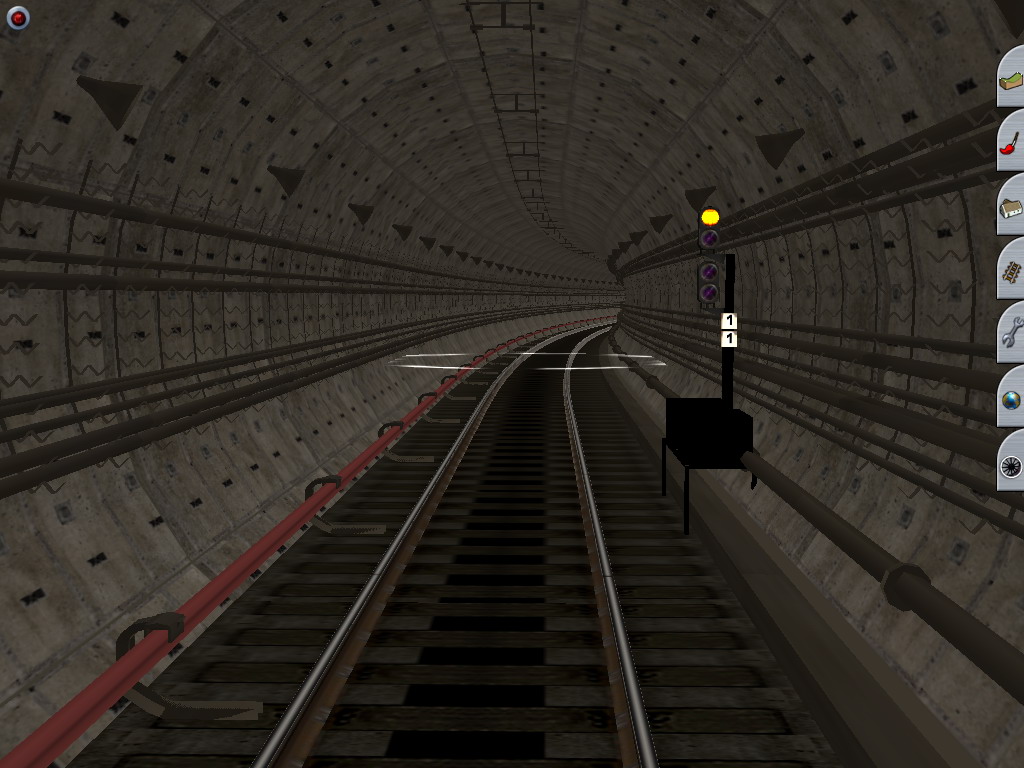Screen dimensions: 1024x768
Task: Open the house objects tab
Action: click(x=1011, y=207)
